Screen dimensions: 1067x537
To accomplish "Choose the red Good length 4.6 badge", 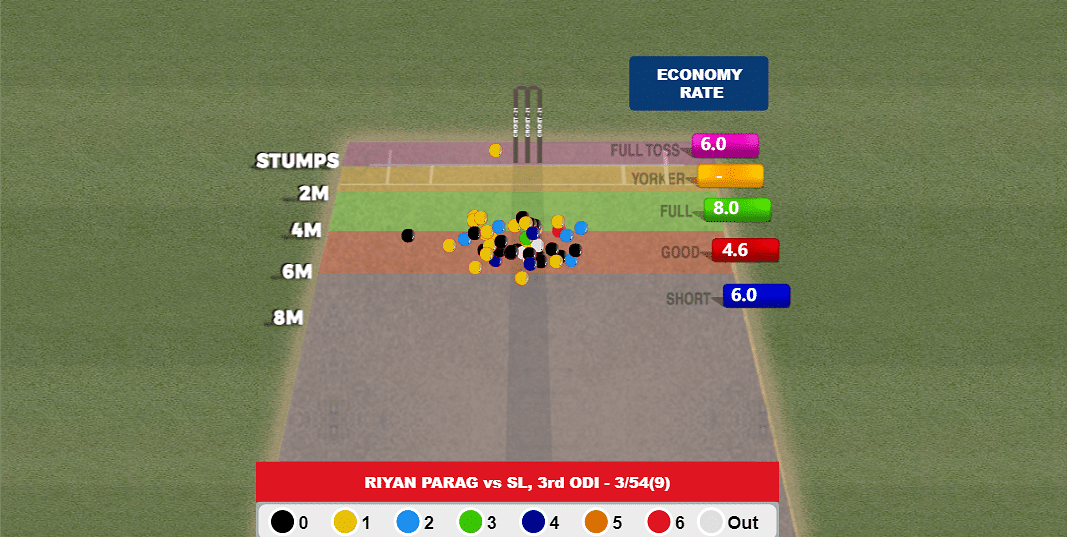I will point(744,250).
